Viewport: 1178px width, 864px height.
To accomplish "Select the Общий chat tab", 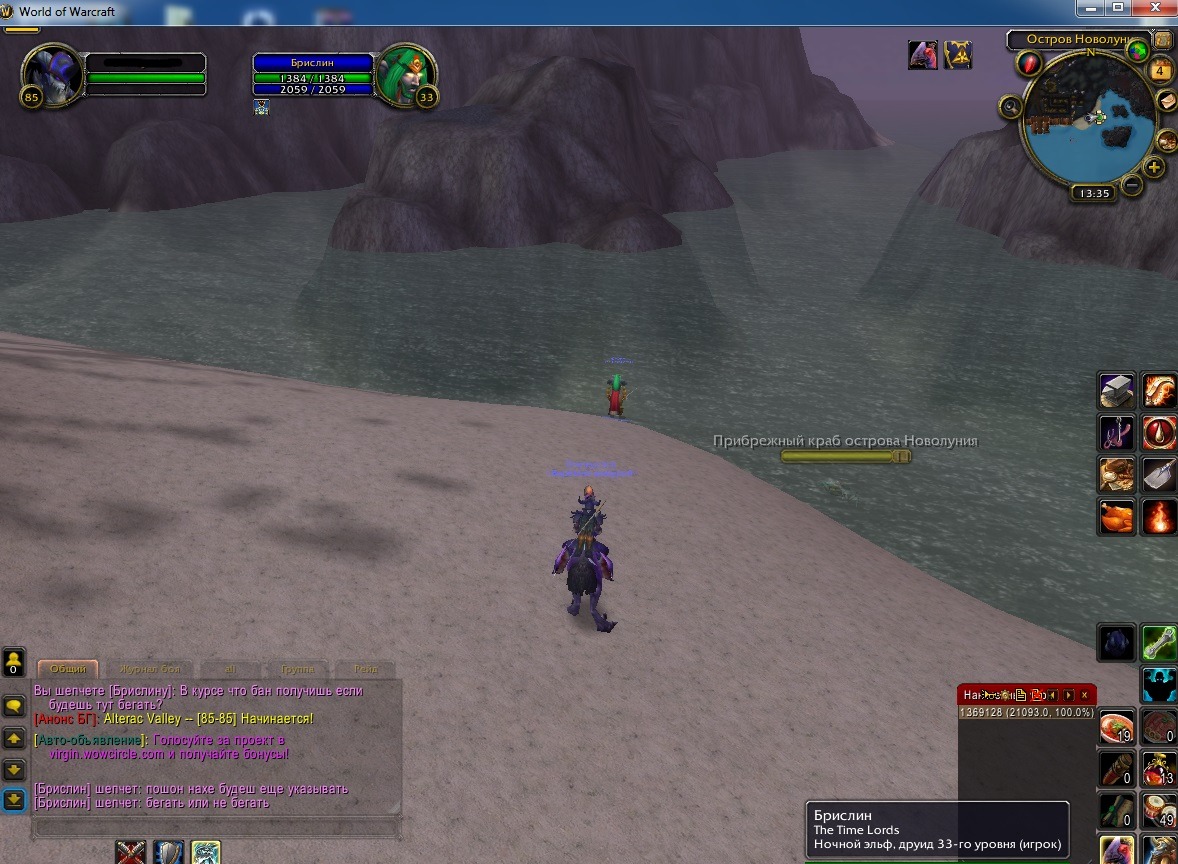I will (x=68, y=669).
